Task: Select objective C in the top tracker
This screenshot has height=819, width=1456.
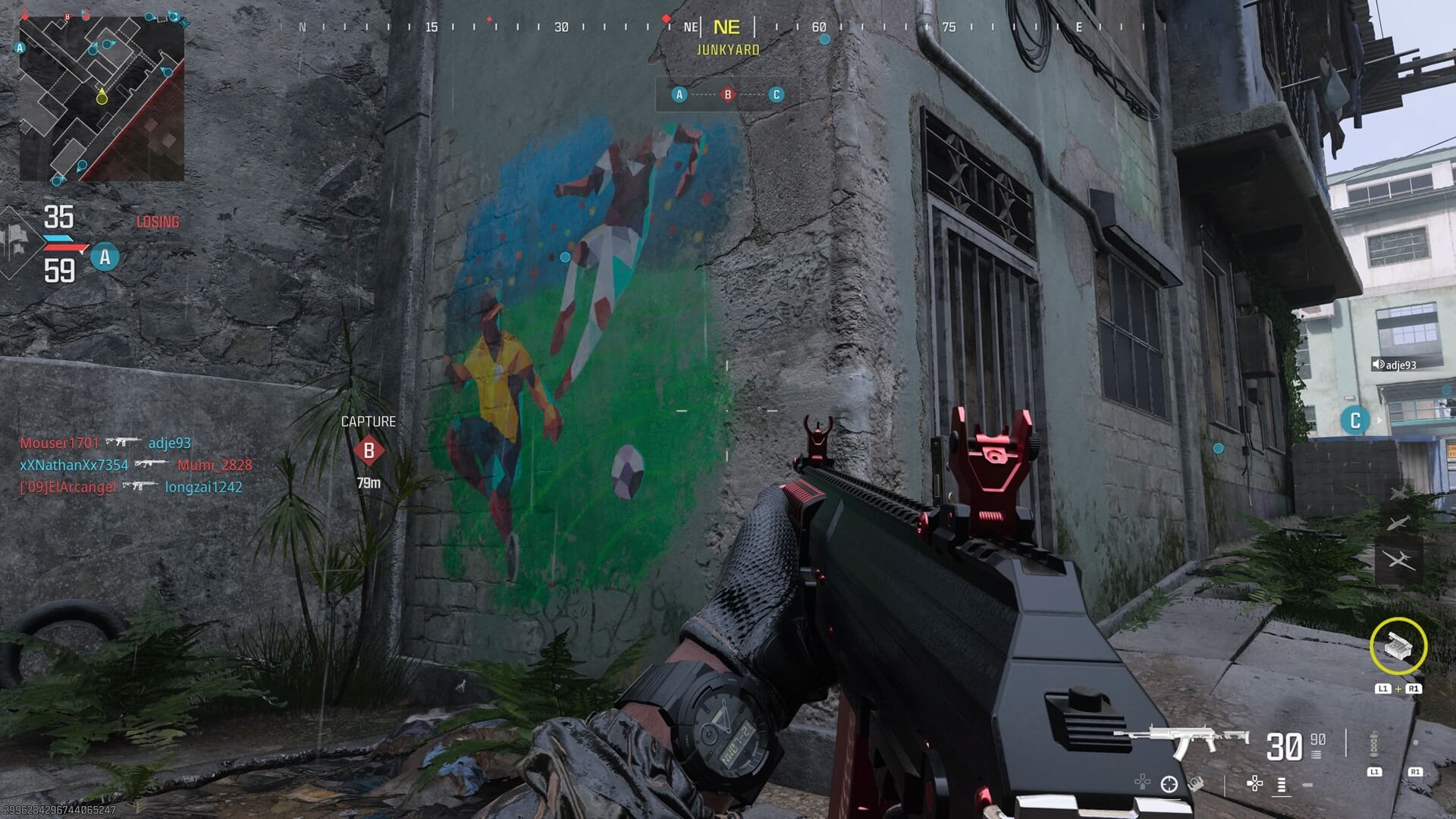Action: tap(776, 95)
